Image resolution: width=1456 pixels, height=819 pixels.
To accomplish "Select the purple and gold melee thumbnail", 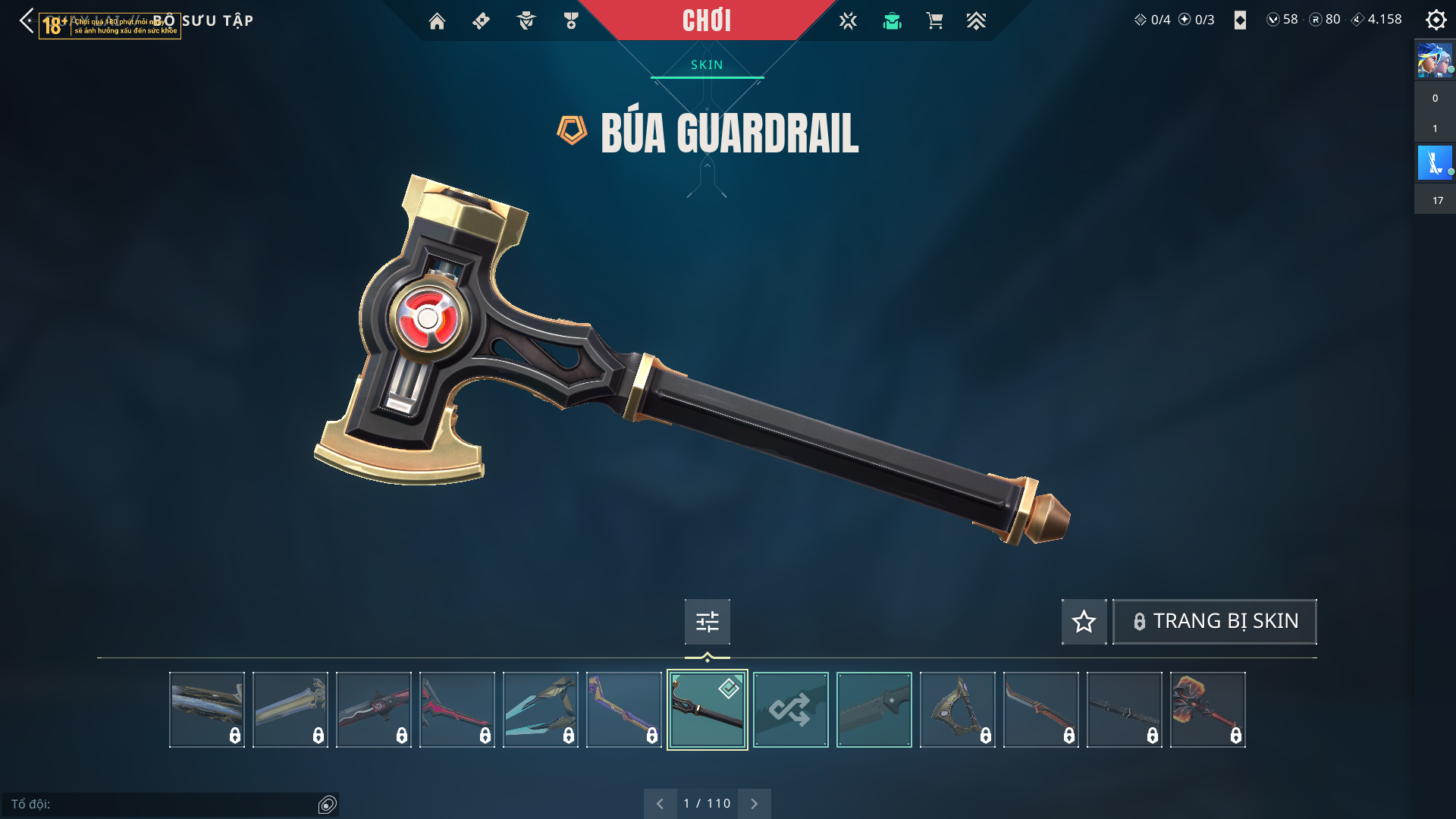I will pyautogui.click(x=623, y=710).
